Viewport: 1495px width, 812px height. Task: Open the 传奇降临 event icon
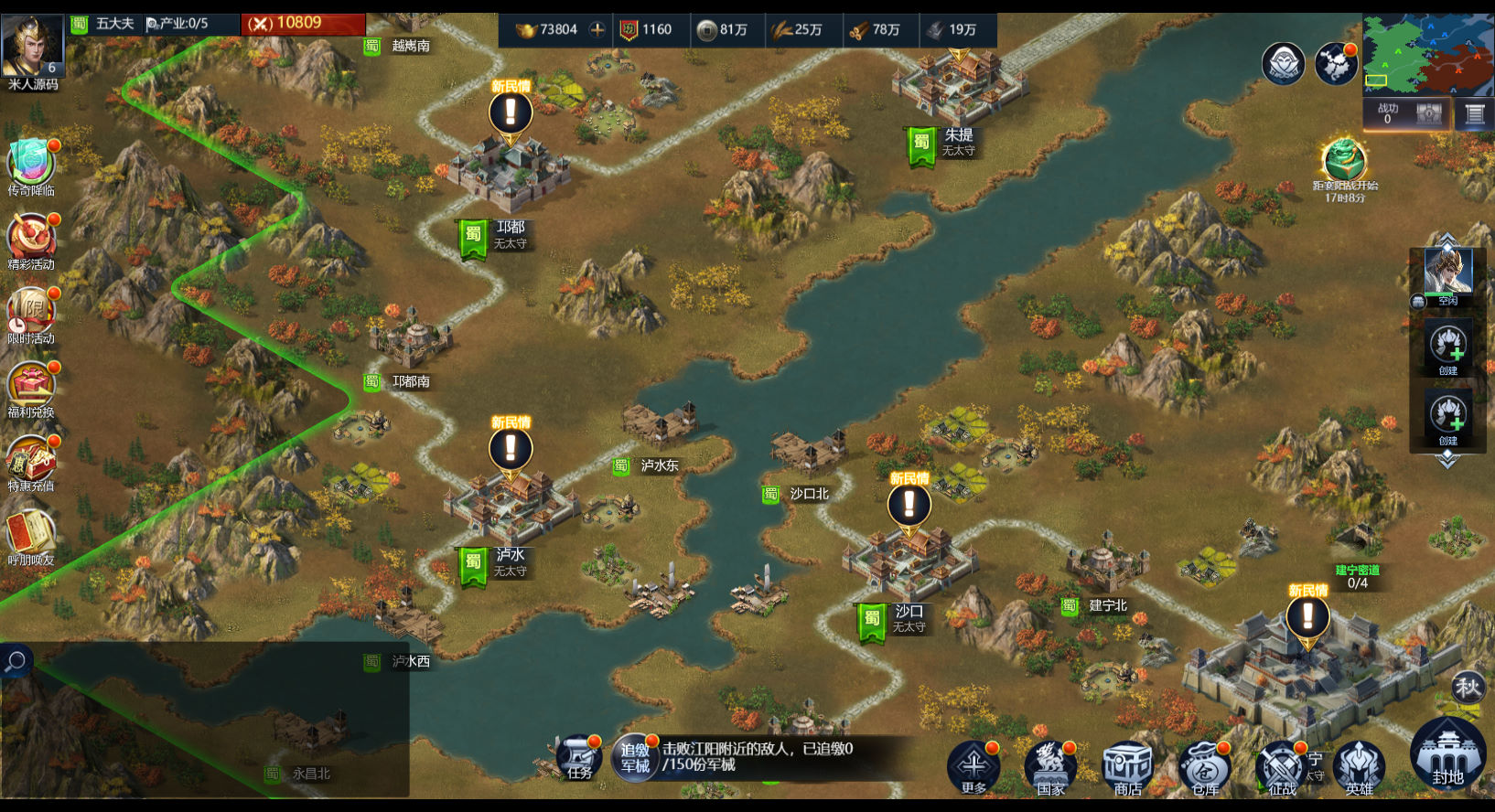[31, 165]
